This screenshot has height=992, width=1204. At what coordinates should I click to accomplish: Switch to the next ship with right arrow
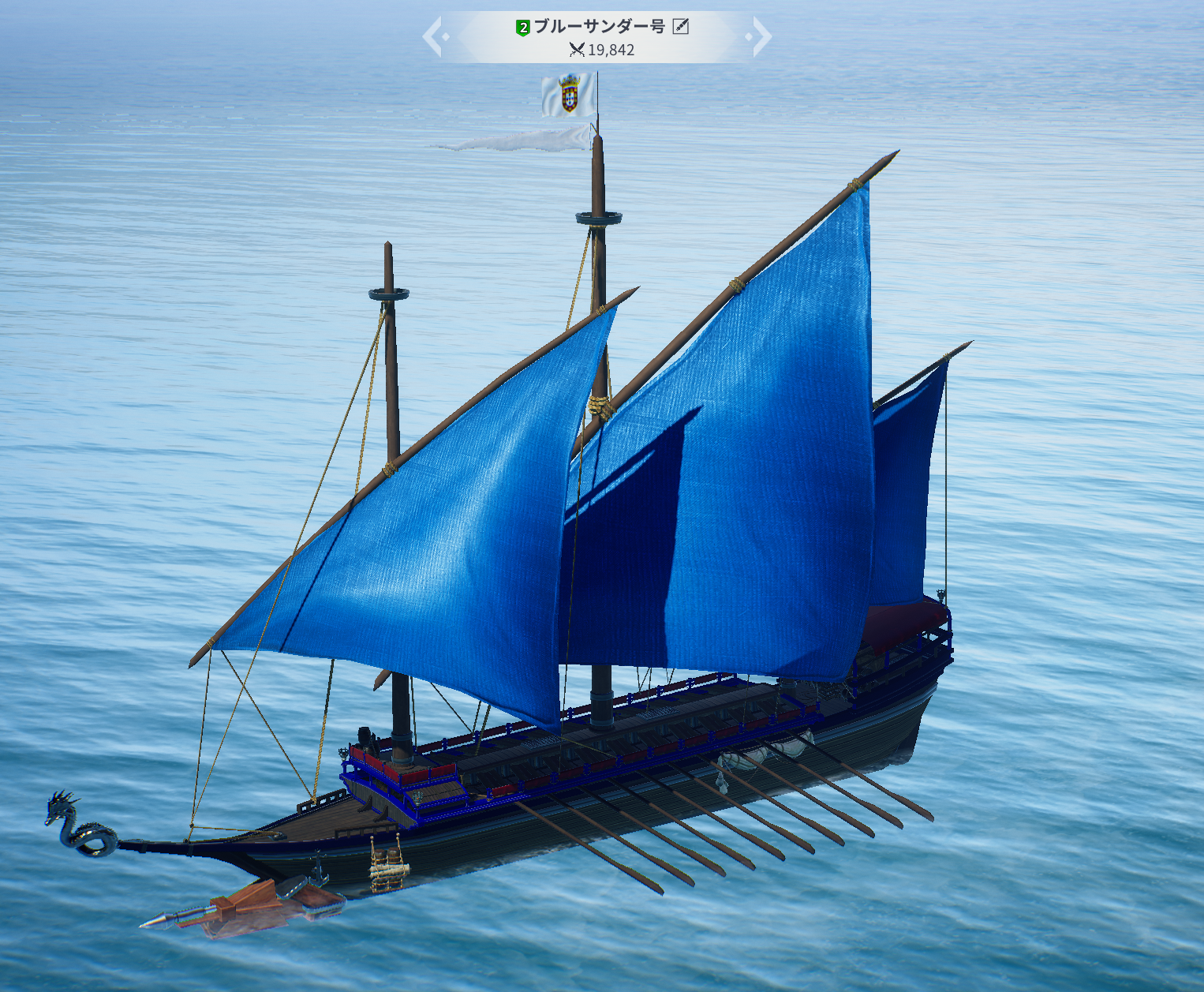(x=760, y=37)
